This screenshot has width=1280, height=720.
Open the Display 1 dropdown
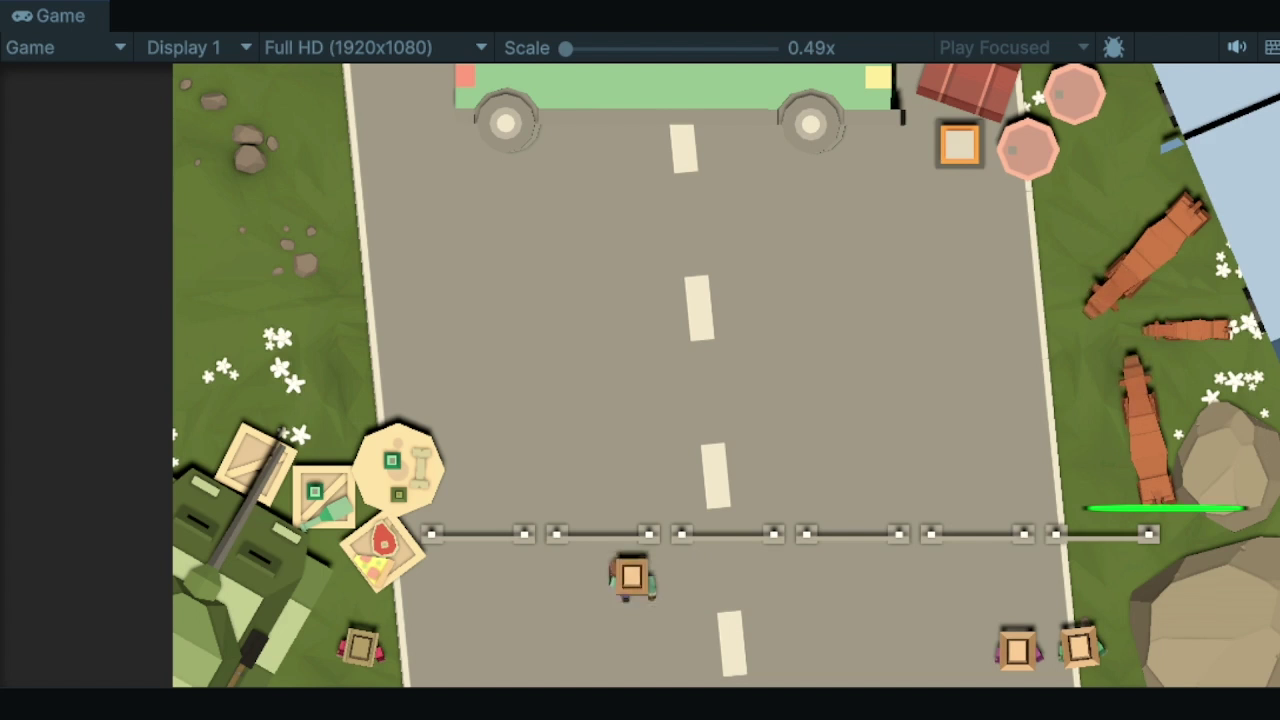tap(198, 48)
